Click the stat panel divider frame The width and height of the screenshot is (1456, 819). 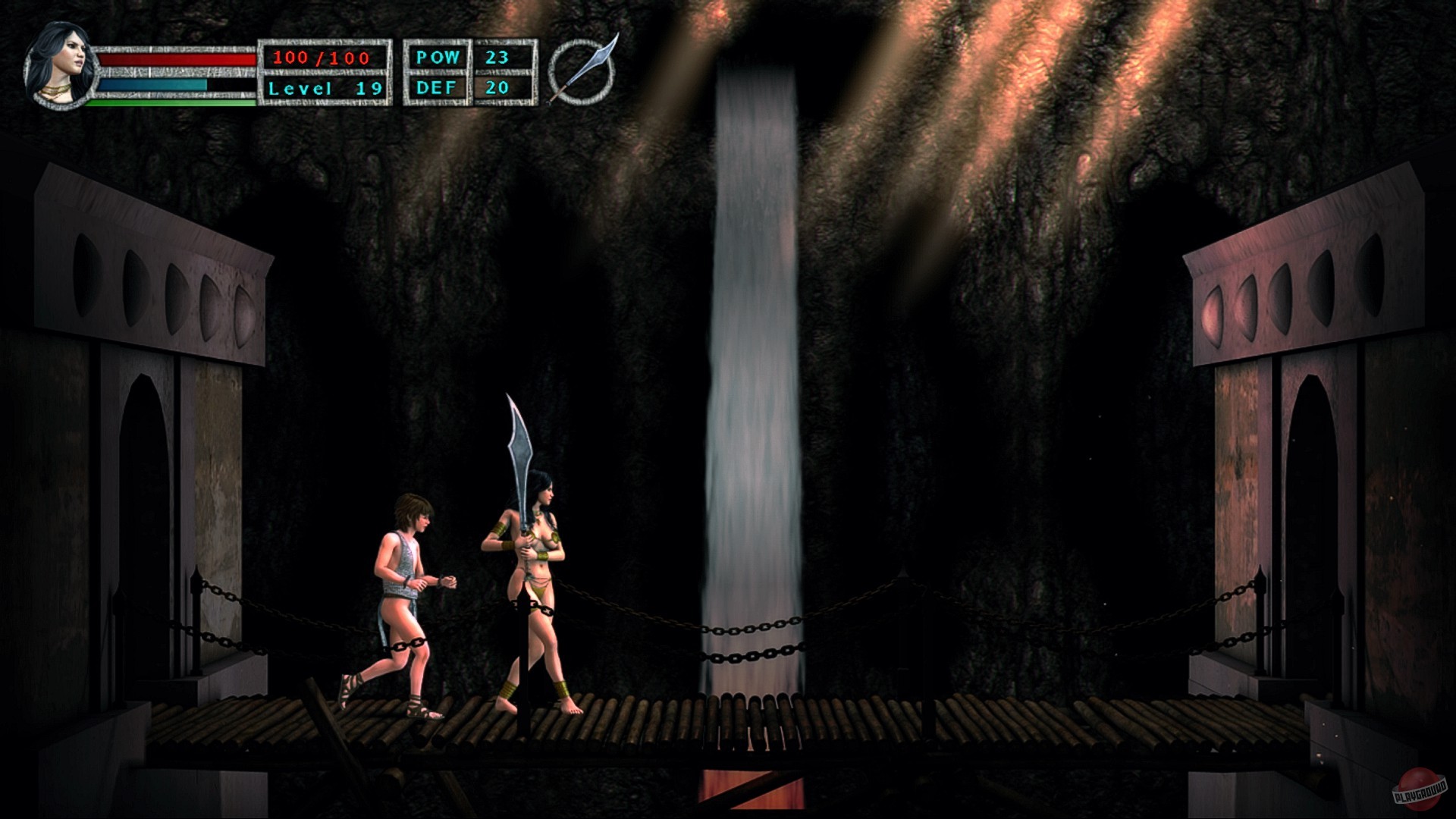point(470,72)
